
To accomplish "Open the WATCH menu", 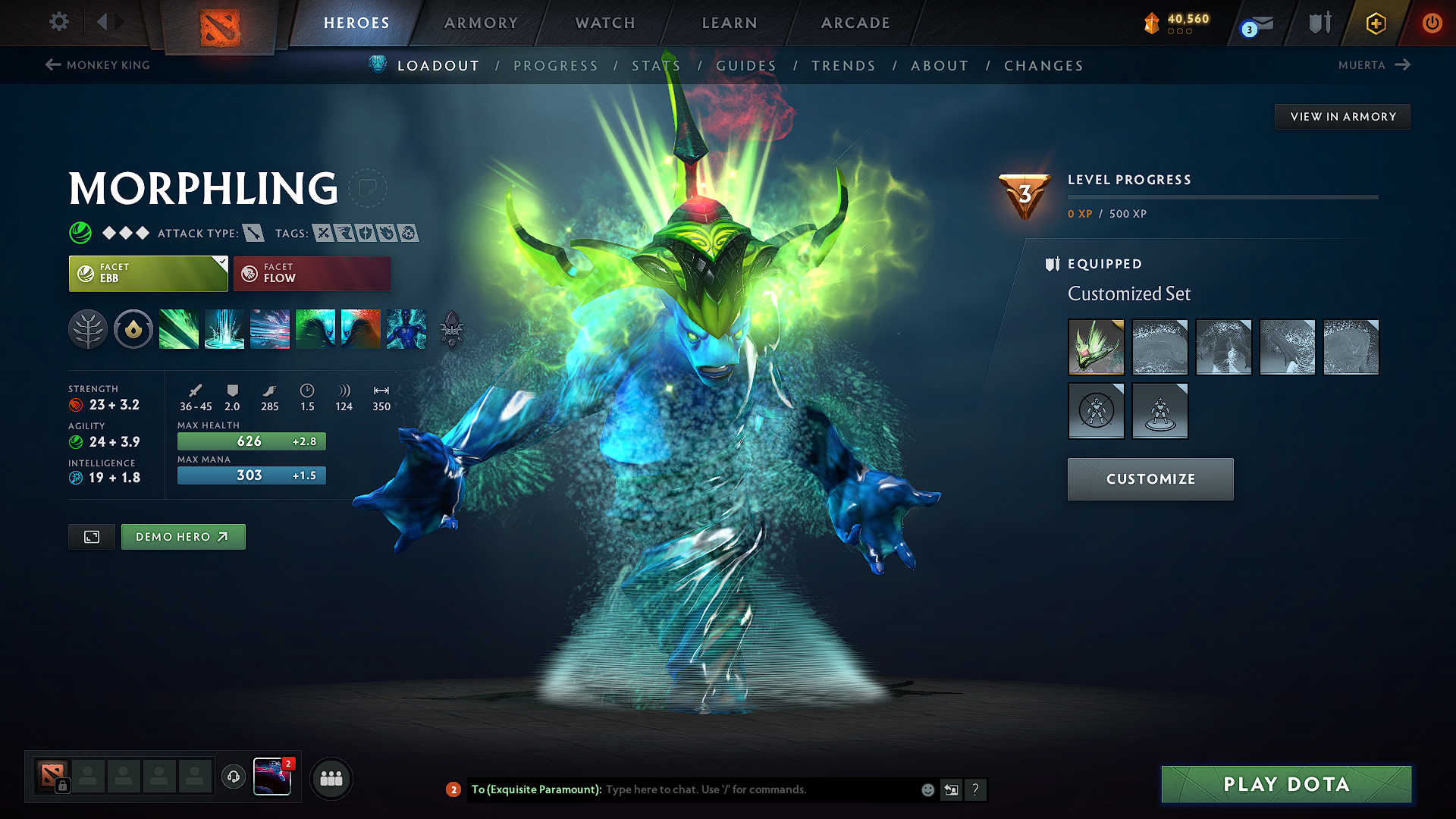I will (604, 23).
